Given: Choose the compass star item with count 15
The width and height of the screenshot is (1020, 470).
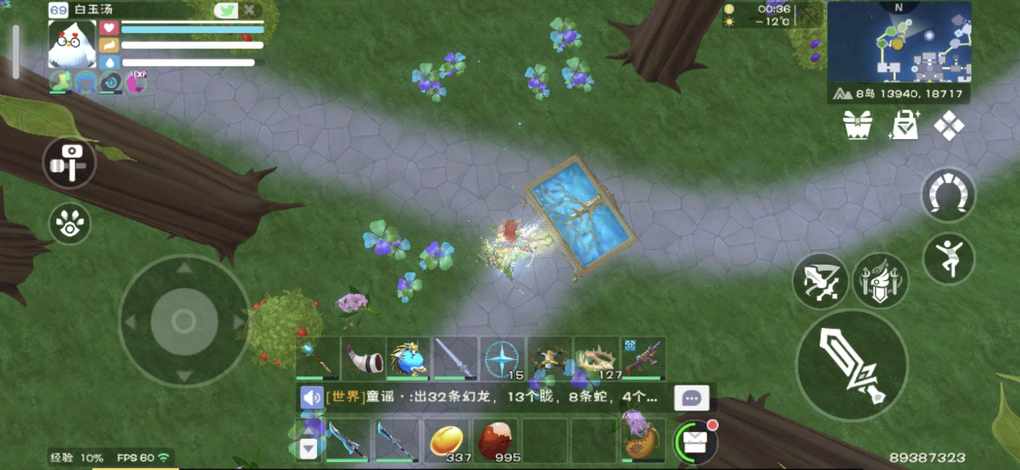Looking at the screenshot, I should tap(502, 358).
